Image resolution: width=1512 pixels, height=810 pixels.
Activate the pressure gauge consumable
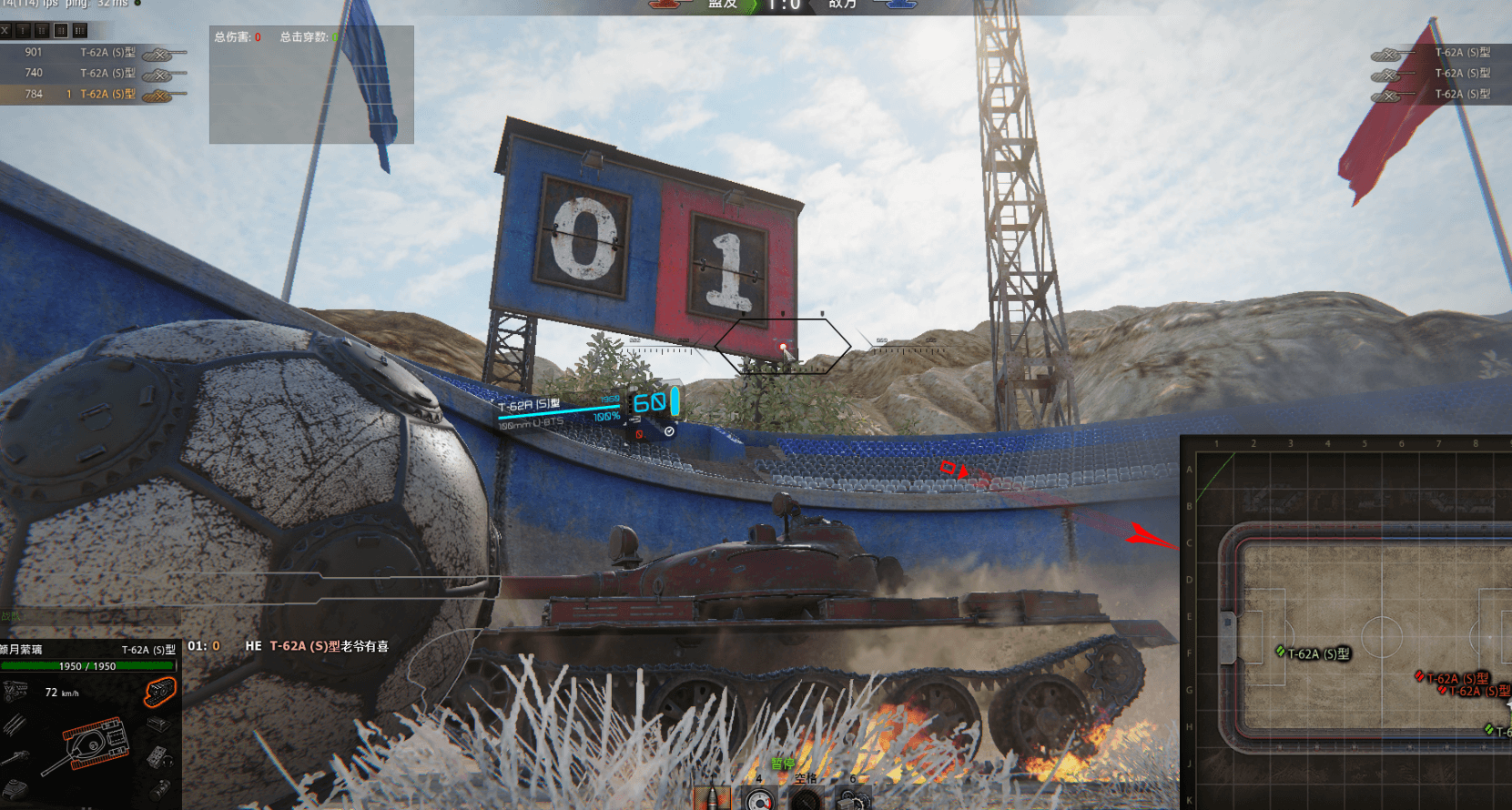click(x=758, y=799)
